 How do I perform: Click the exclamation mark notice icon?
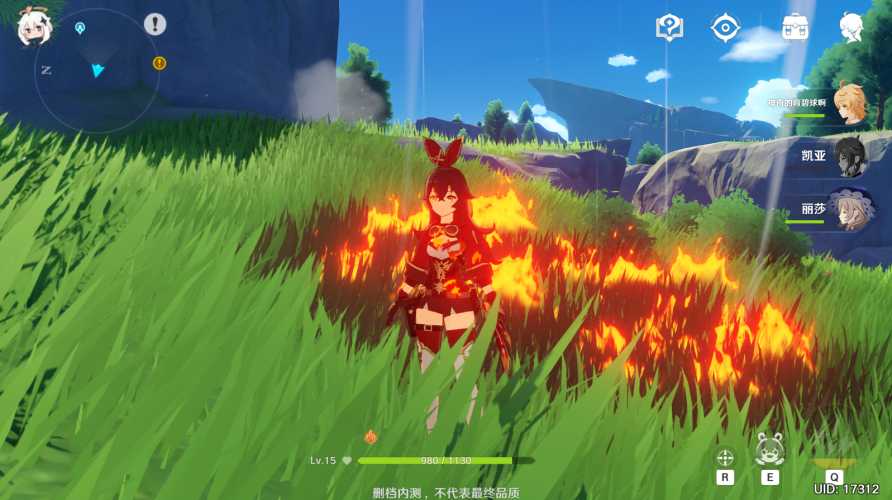(155, 24)
